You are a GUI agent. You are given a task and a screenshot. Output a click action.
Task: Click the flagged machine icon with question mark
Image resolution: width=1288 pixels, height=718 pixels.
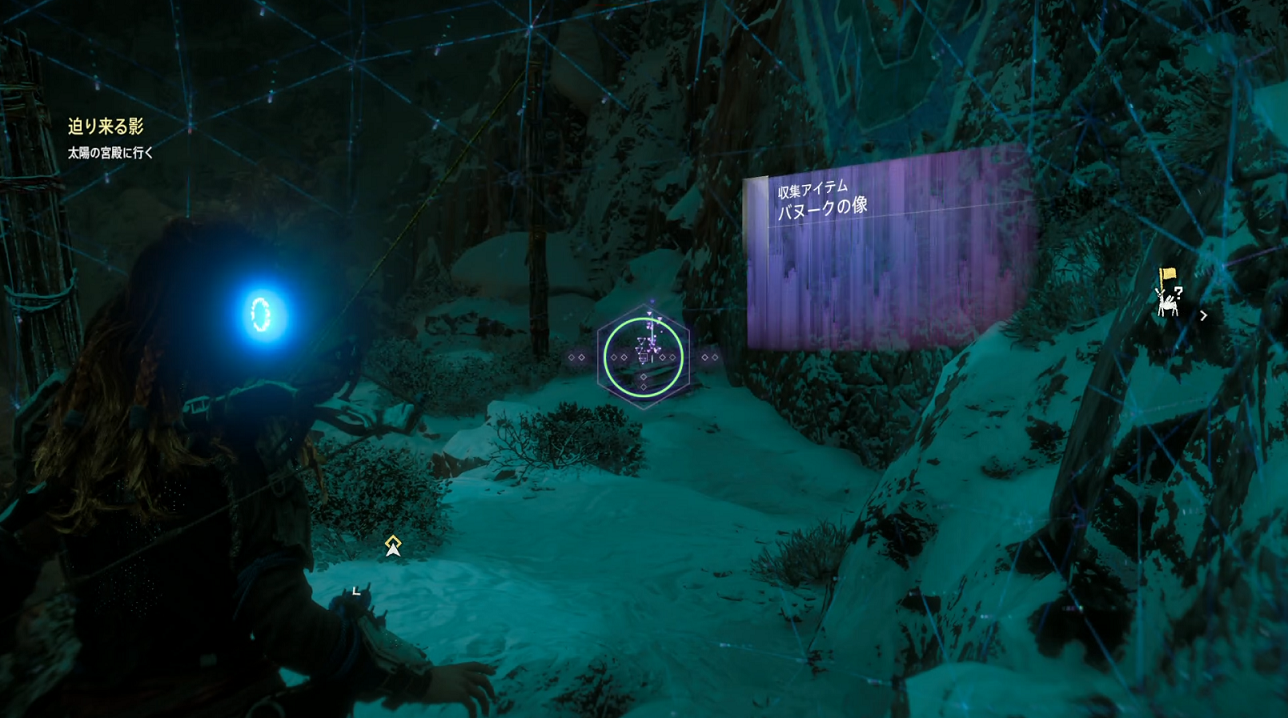1168,292
